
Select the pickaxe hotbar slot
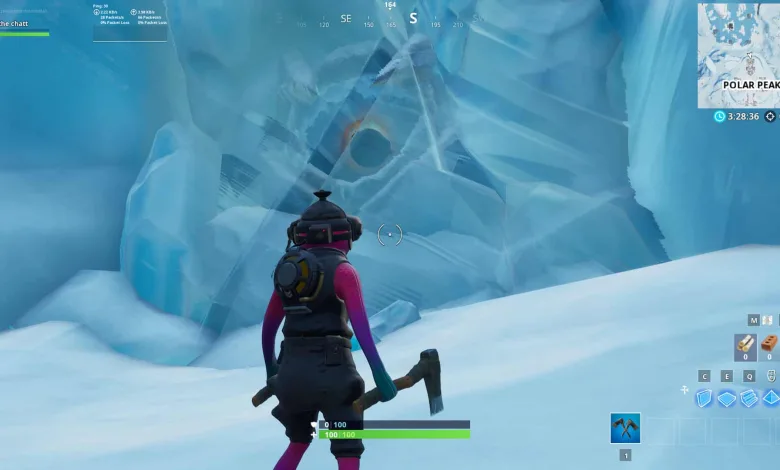tap(625, 429)
